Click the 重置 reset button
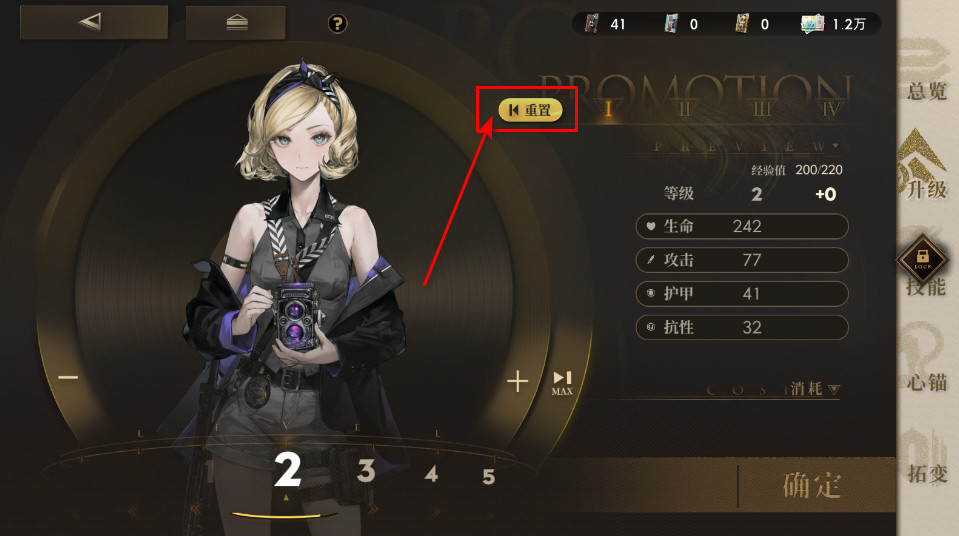Image resolution: width=959 pixels, height=536 pixels. click(531, 110)
